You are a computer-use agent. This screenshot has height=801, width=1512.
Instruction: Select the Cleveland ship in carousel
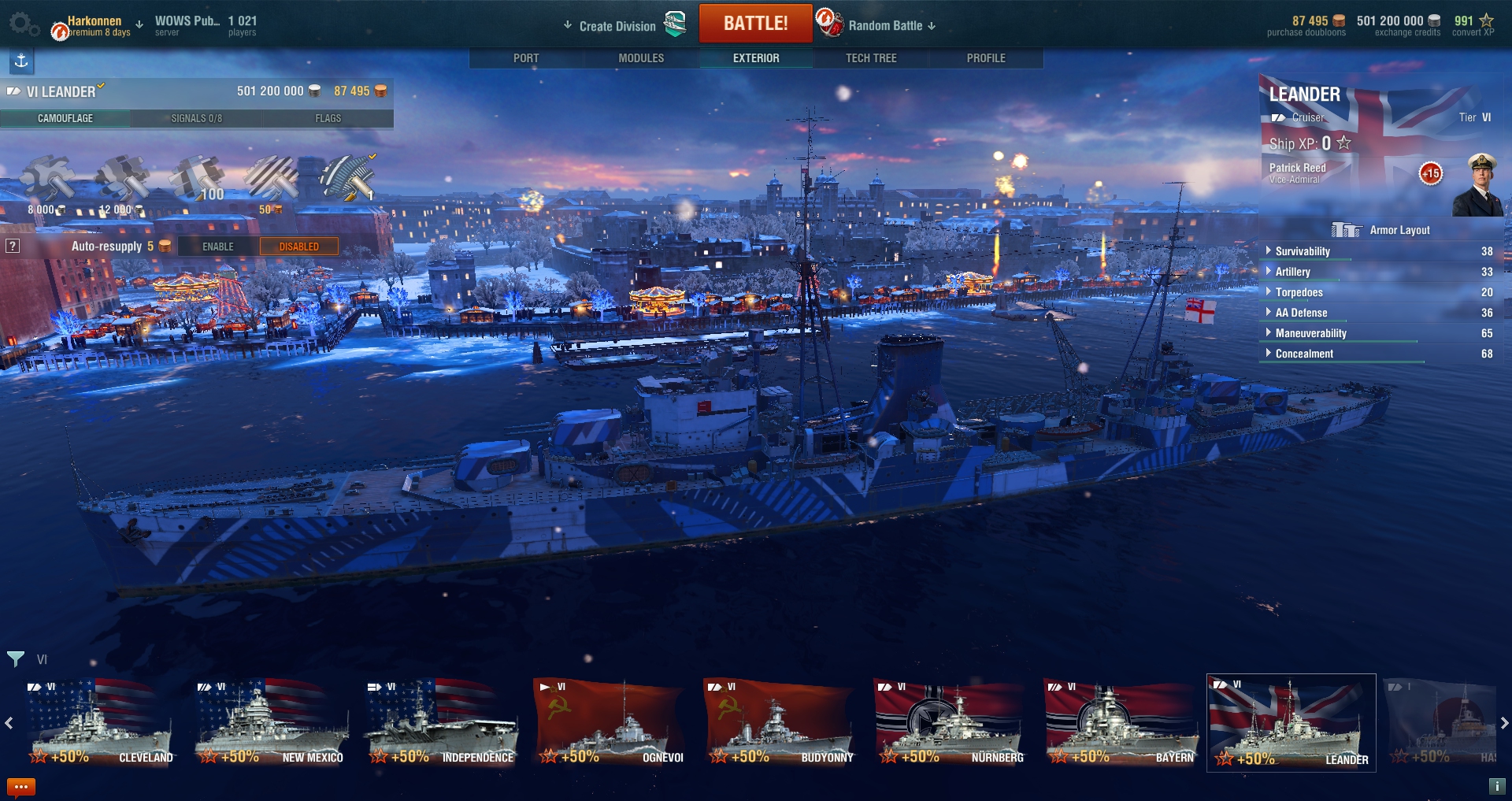tap(100, 723)
